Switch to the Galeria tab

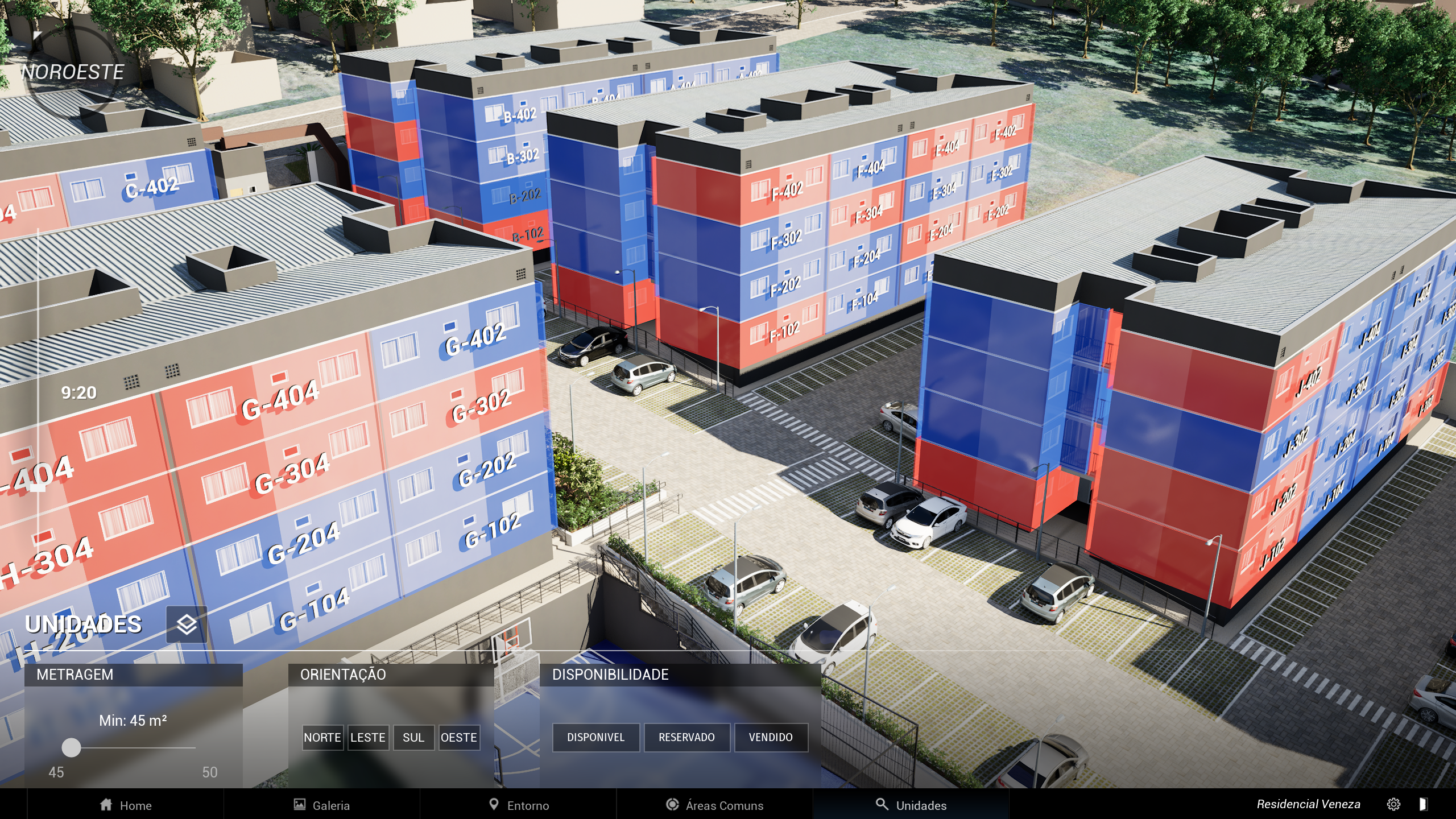(322, 805)
